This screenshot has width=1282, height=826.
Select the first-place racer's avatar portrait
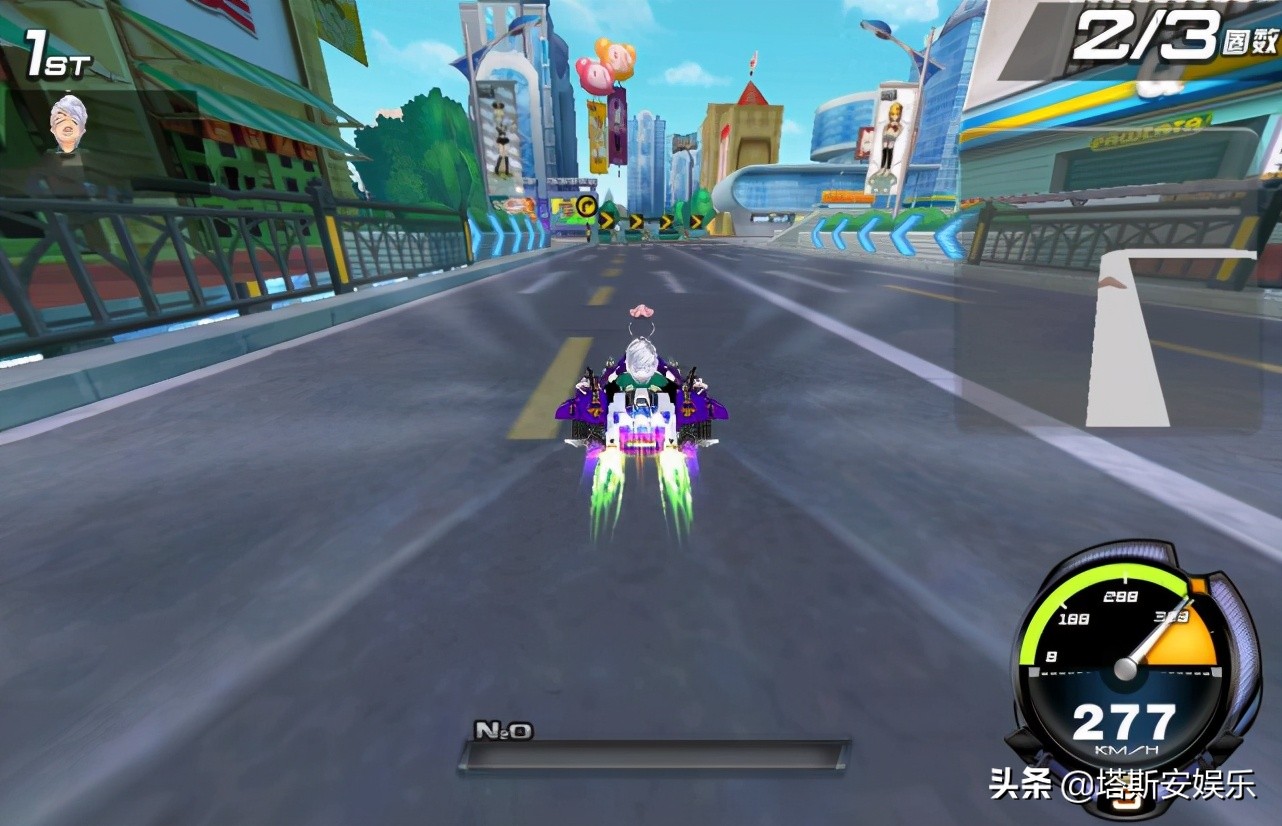68,123
